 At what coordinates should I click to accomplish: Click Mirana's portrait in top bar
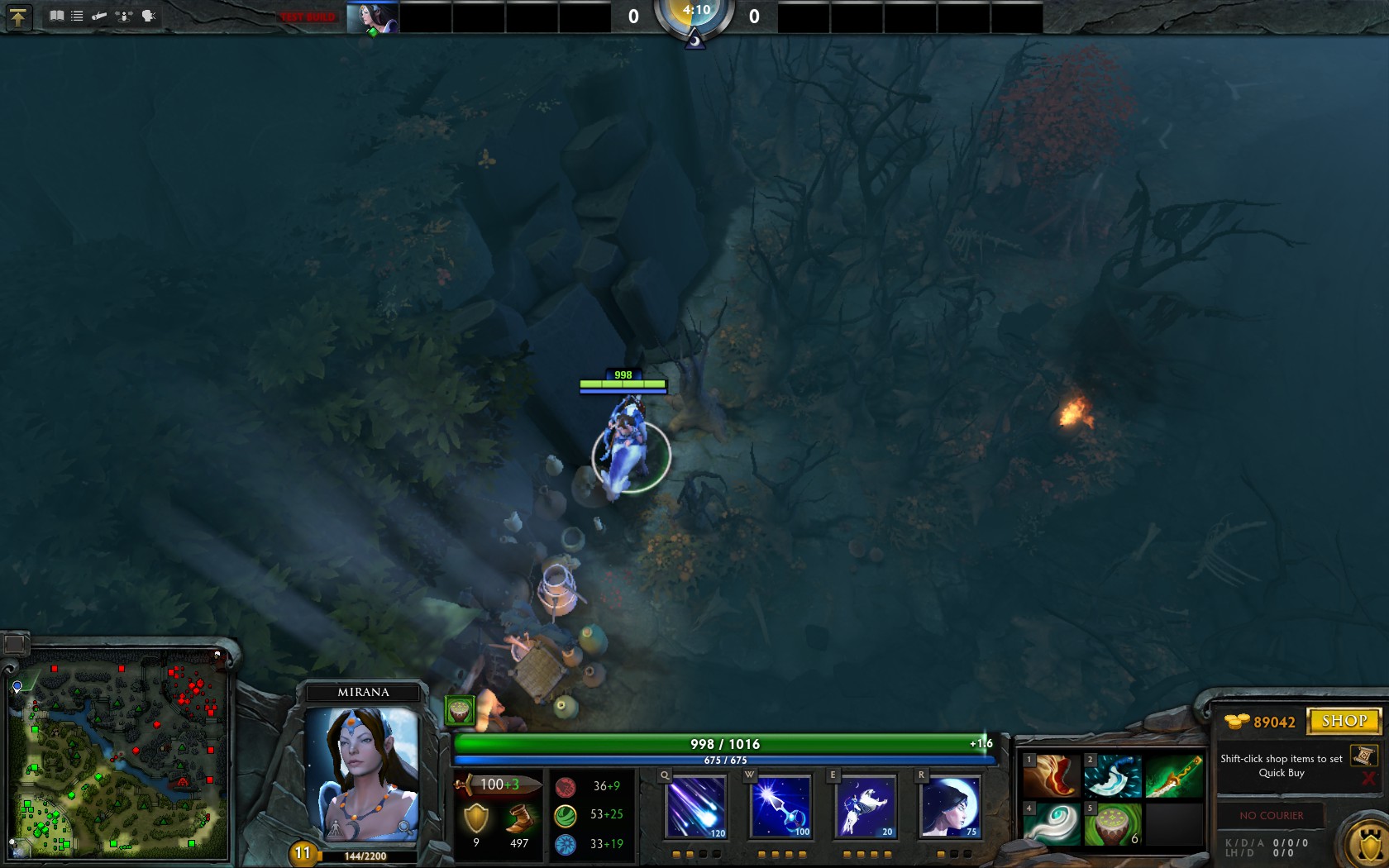click(x=372, y=17)
